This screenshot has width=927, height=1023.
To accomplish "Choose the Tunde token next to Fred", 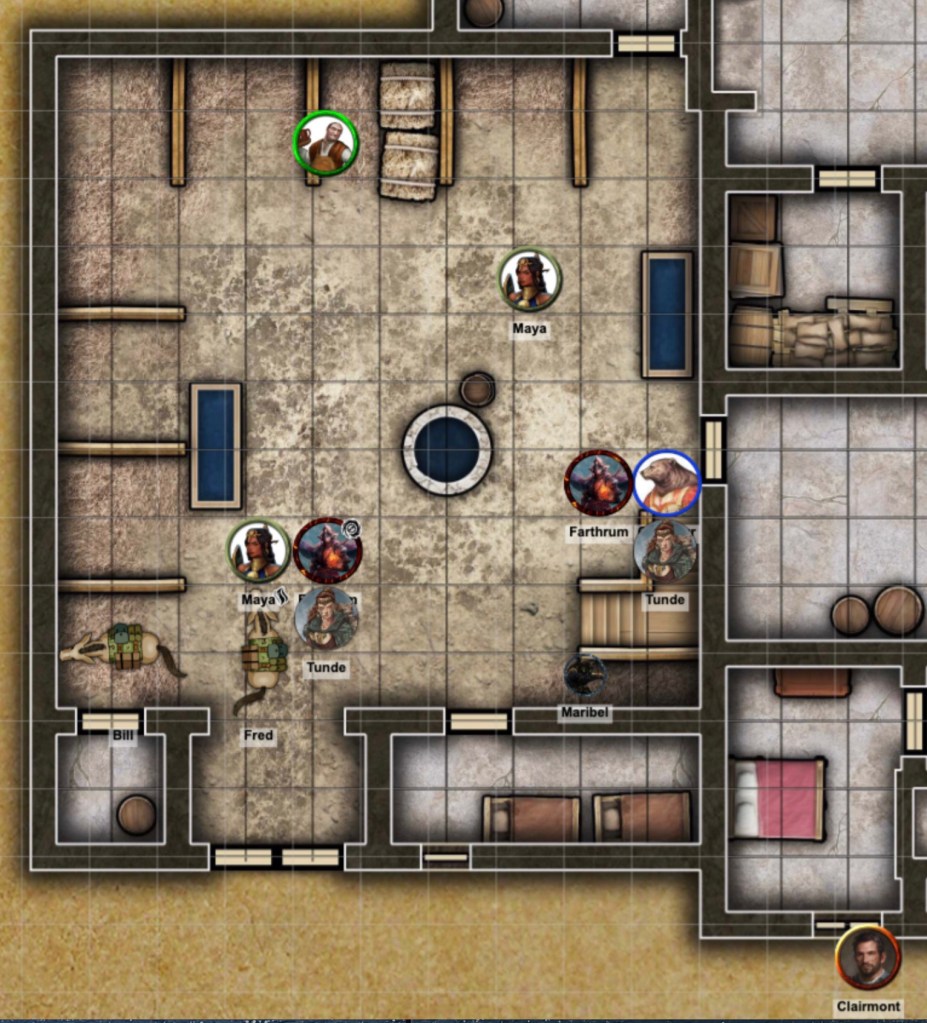I will click(x=326, y=619).
